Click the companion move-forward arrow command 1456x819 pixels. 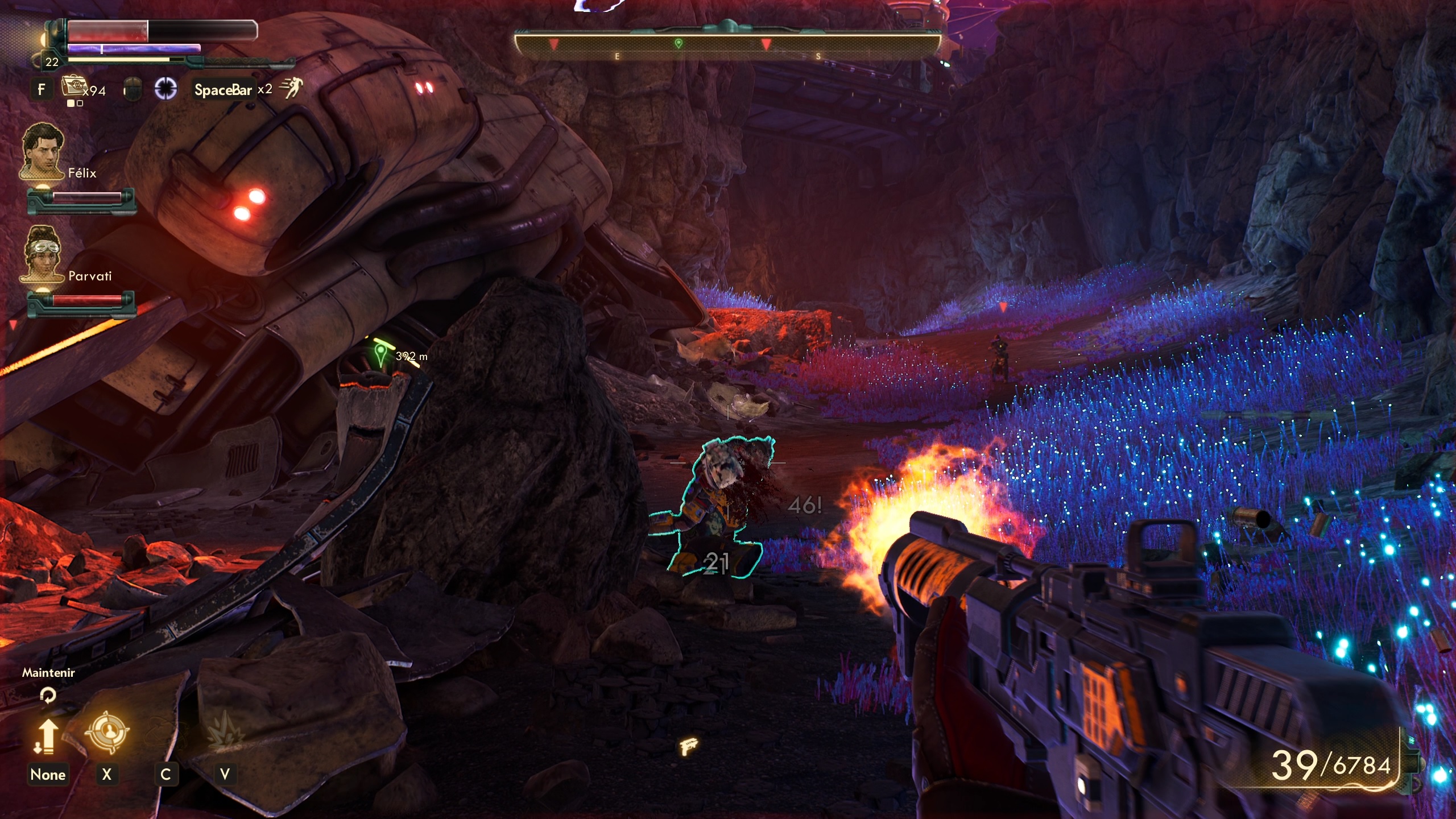coord(48,736)
